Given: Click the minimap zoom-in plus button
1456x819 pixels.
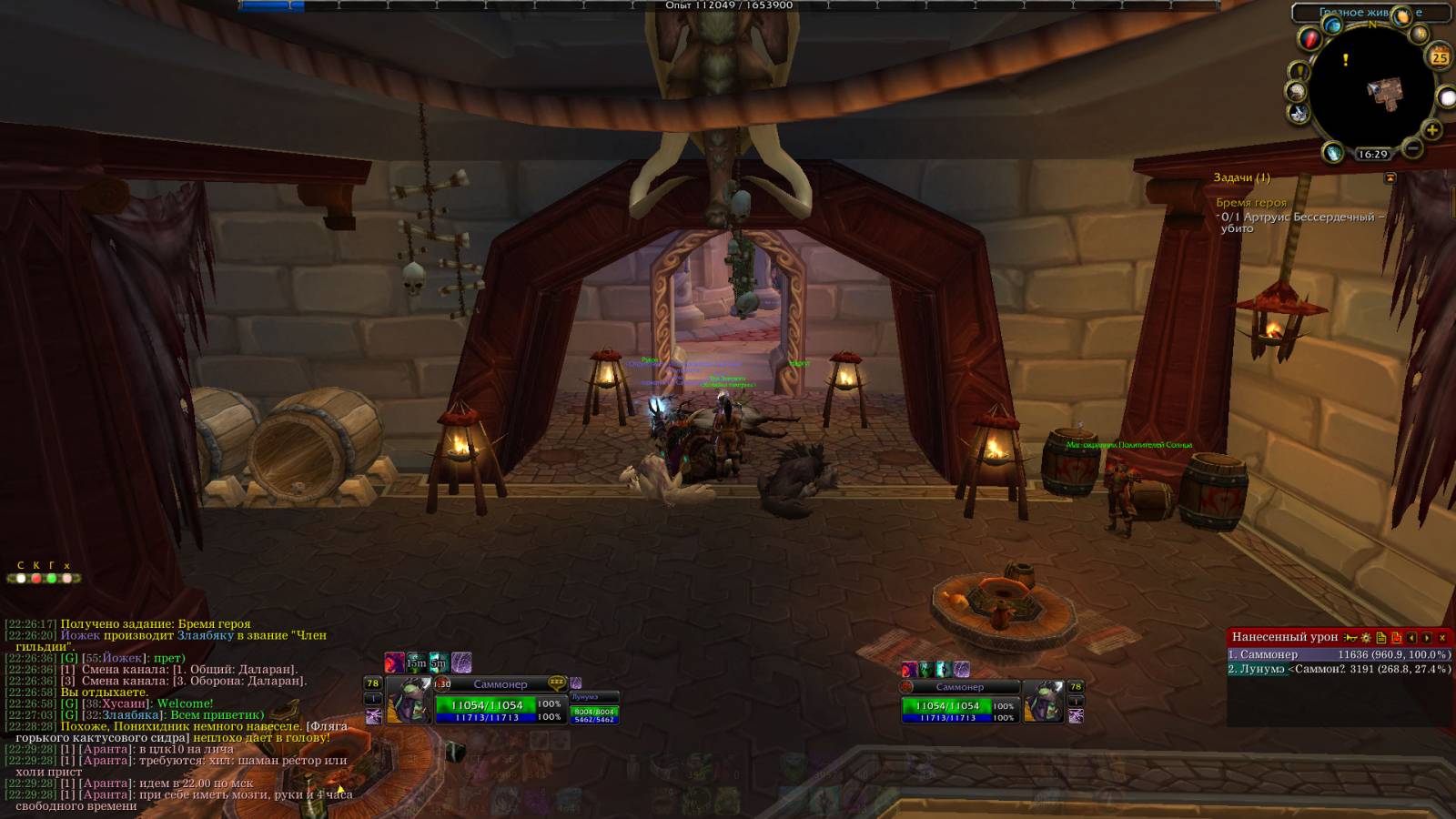Looking at the screenshot, I should coord(1431,131).
